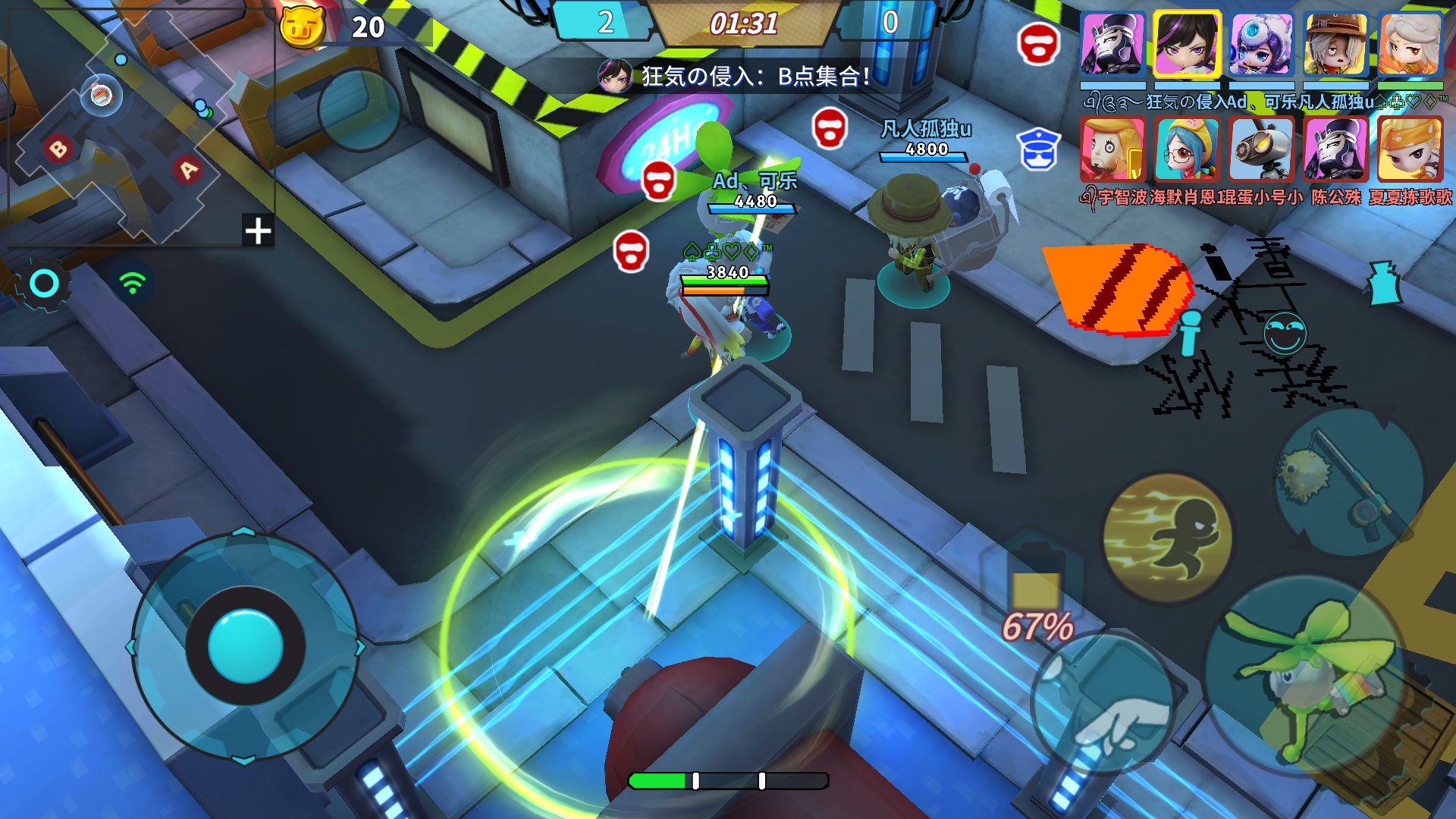The image size is (1456, 819).
Task: Open the settings gear icon
Action: point(44,283)
